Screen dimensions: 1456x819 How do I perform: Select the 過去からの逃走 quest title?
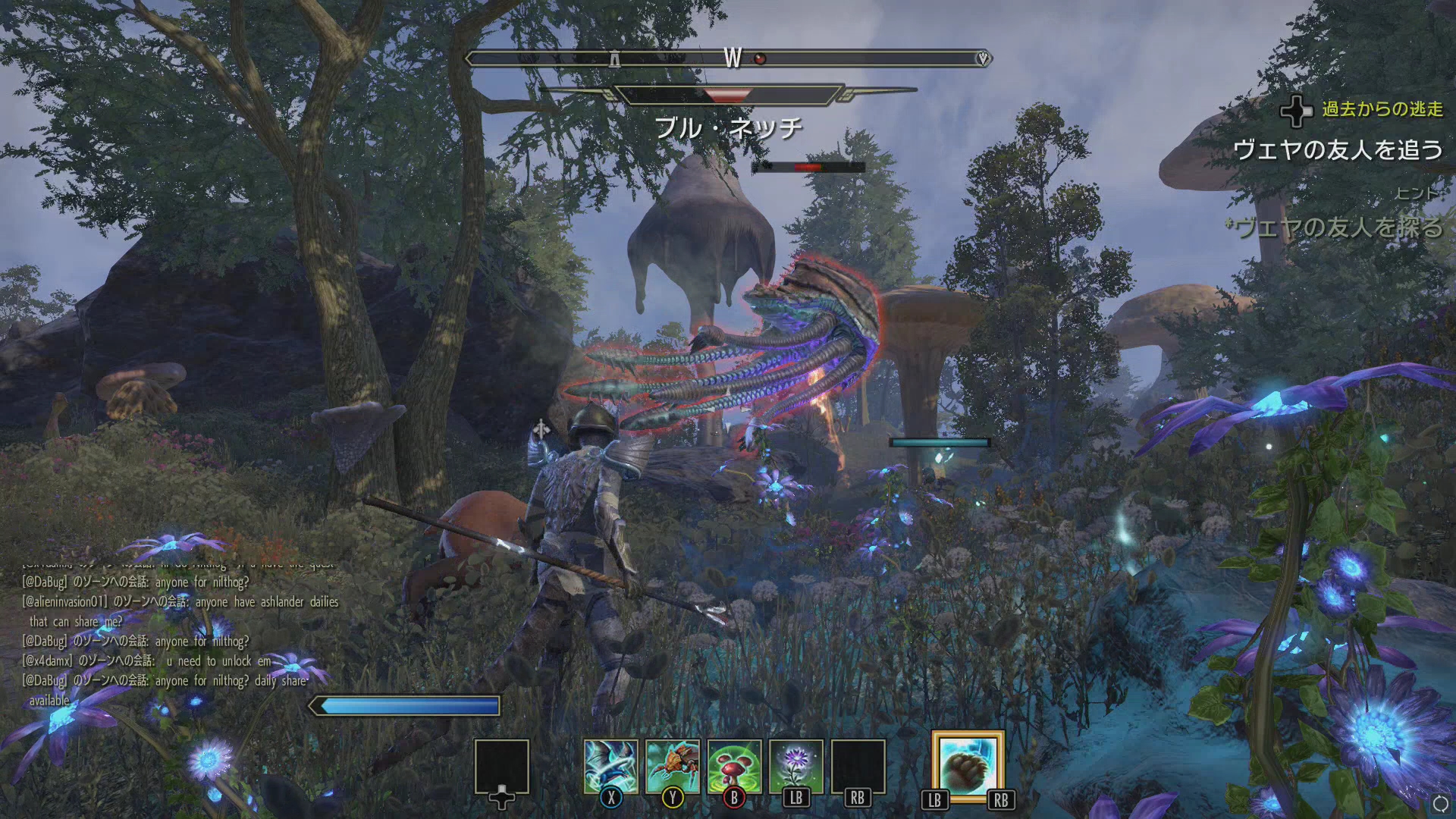pos(1382,109)
